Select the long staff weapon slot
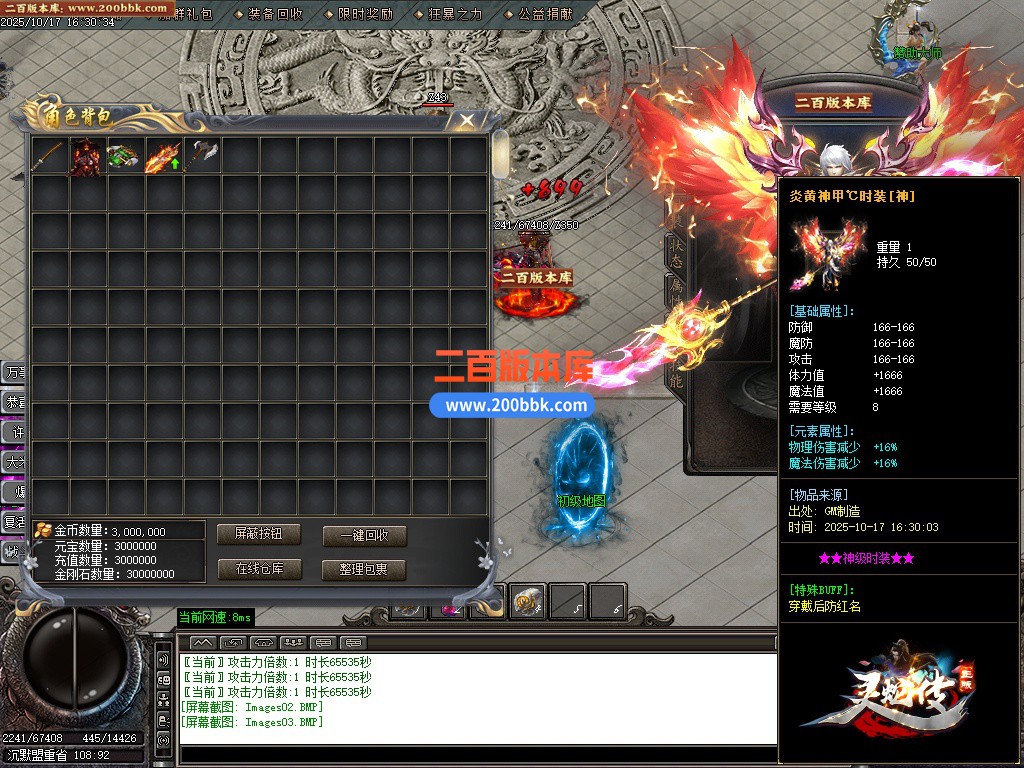This screenshot has width=1024, height=768. [x=49, y=156]
